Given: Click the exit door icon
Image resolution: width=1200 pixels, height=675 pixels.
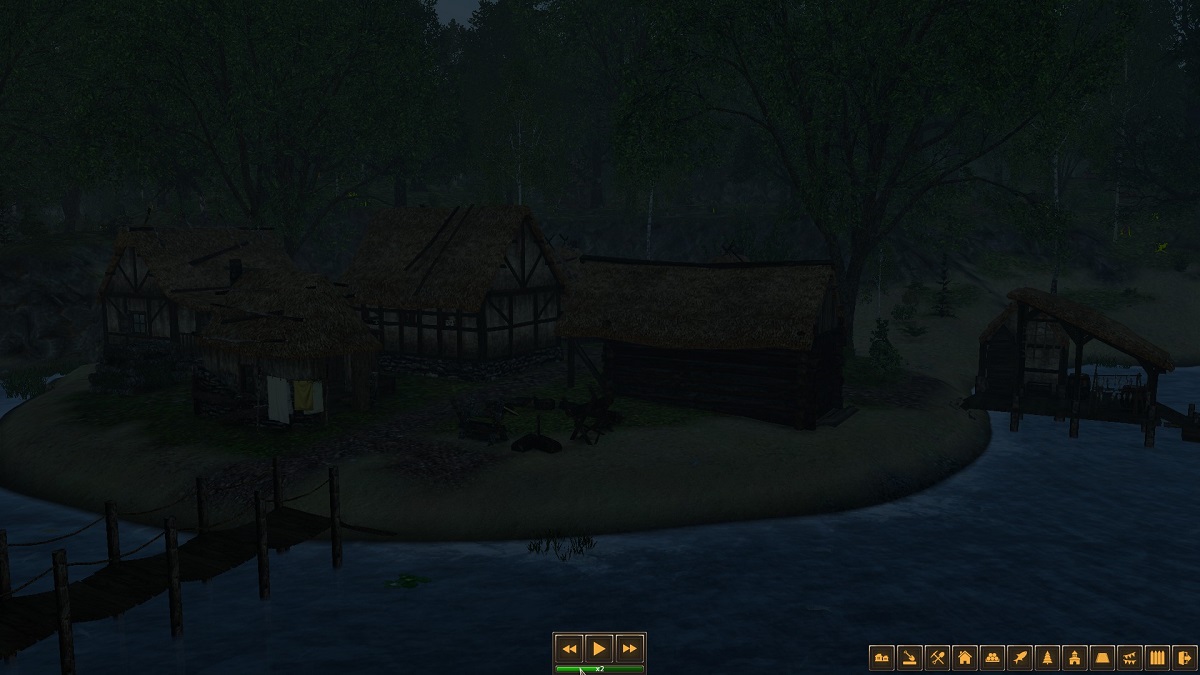Looking at the screenshot, I should 1185,657.
